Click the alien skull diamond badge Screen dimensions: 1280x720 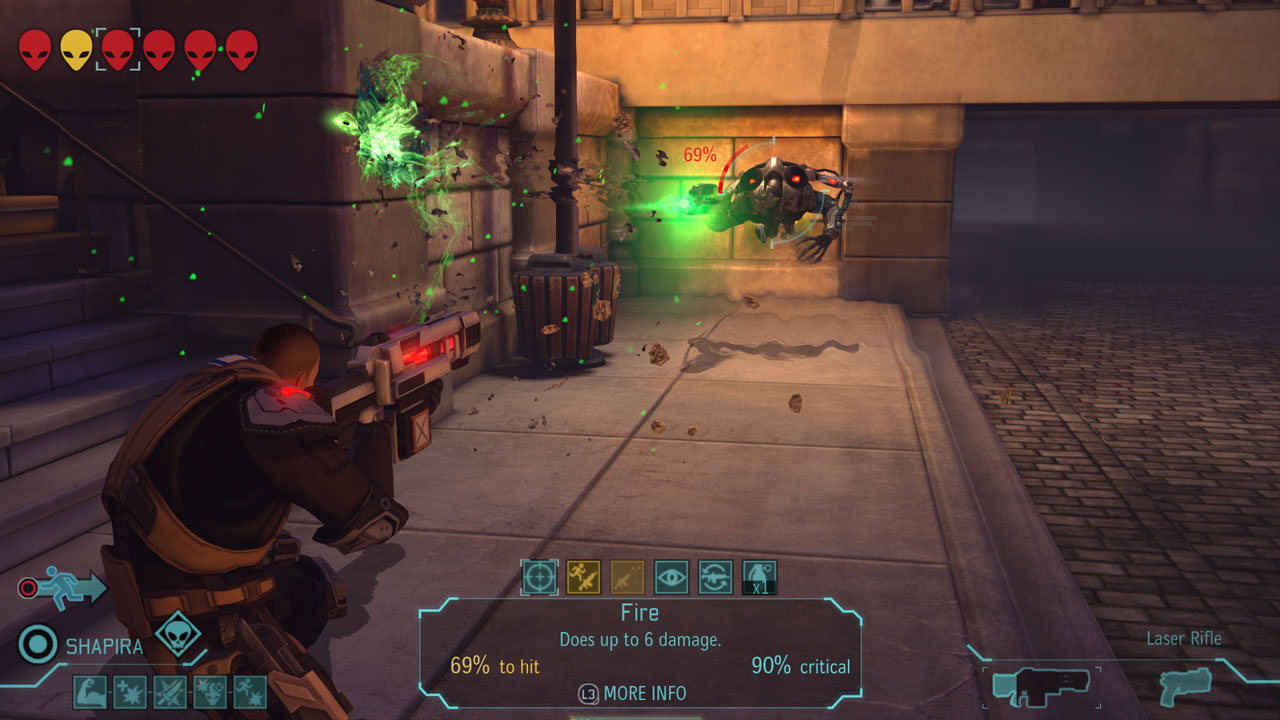[177, 634]
